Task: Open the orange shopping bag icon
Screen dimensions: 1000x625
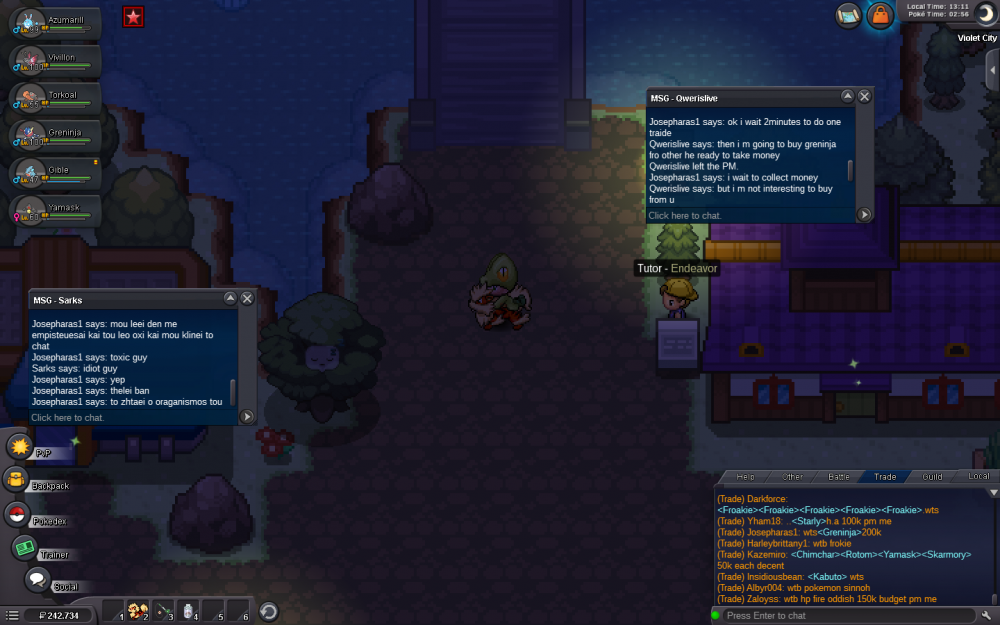Action: pos(880,15)
